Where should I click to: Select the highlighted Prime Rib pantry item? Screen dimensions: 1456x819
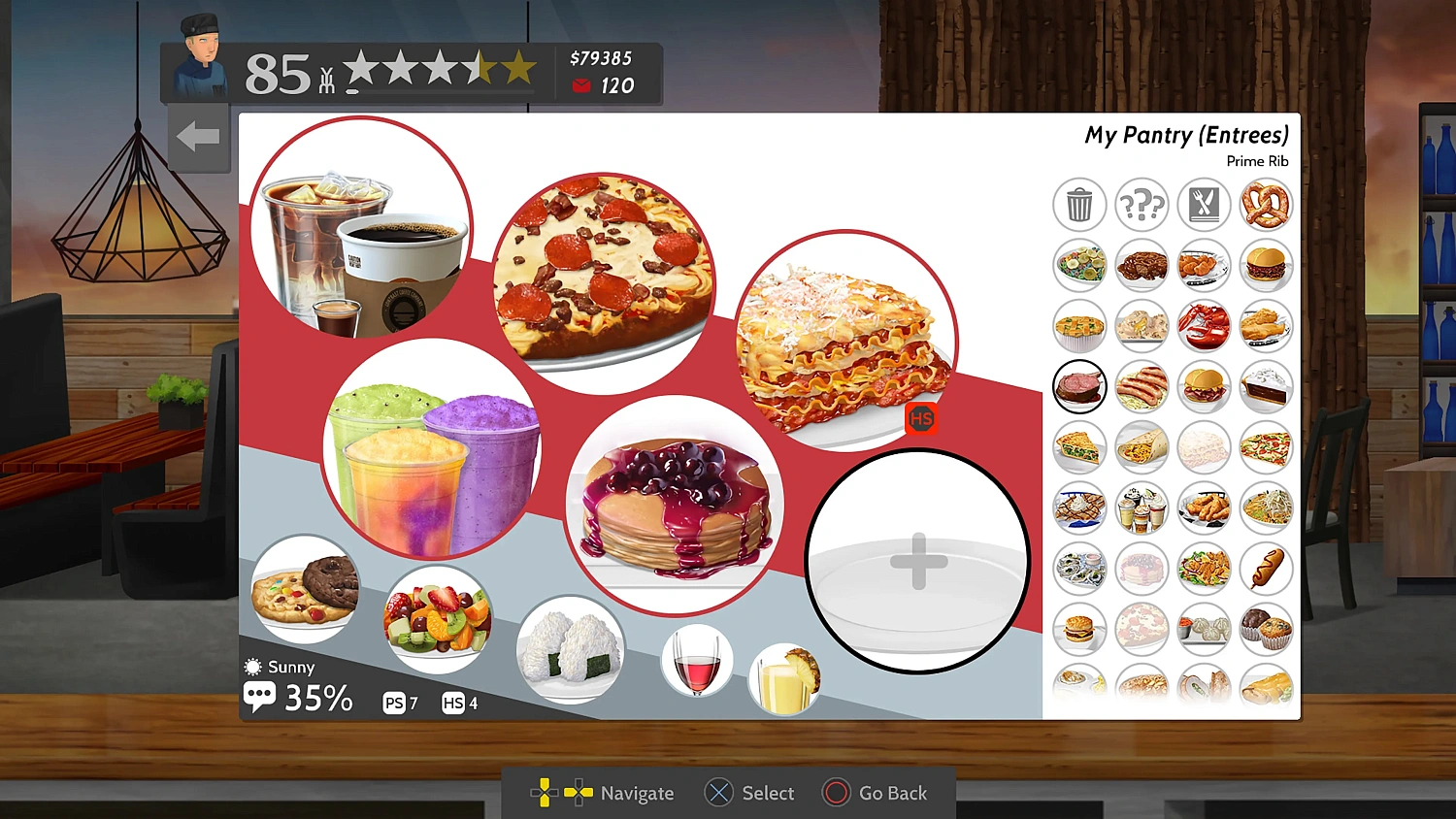coord(1079,386)
